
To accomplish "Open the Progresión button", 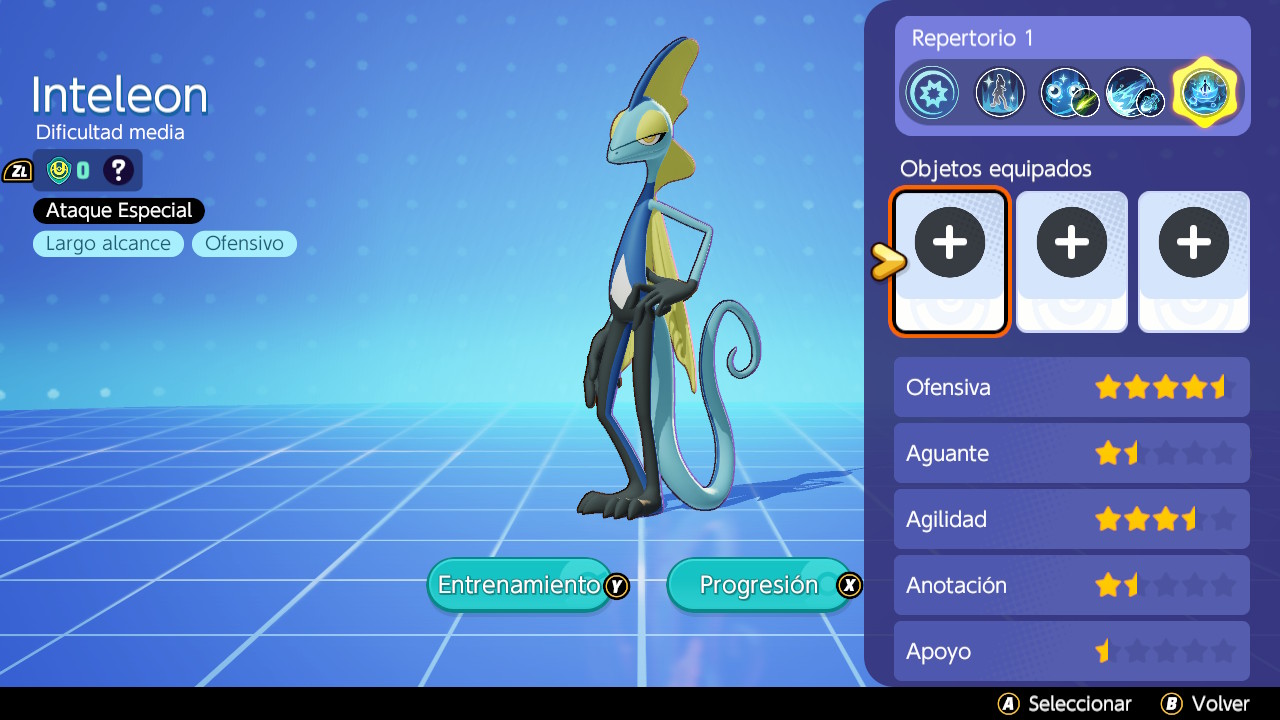I will tap(760, 585).
